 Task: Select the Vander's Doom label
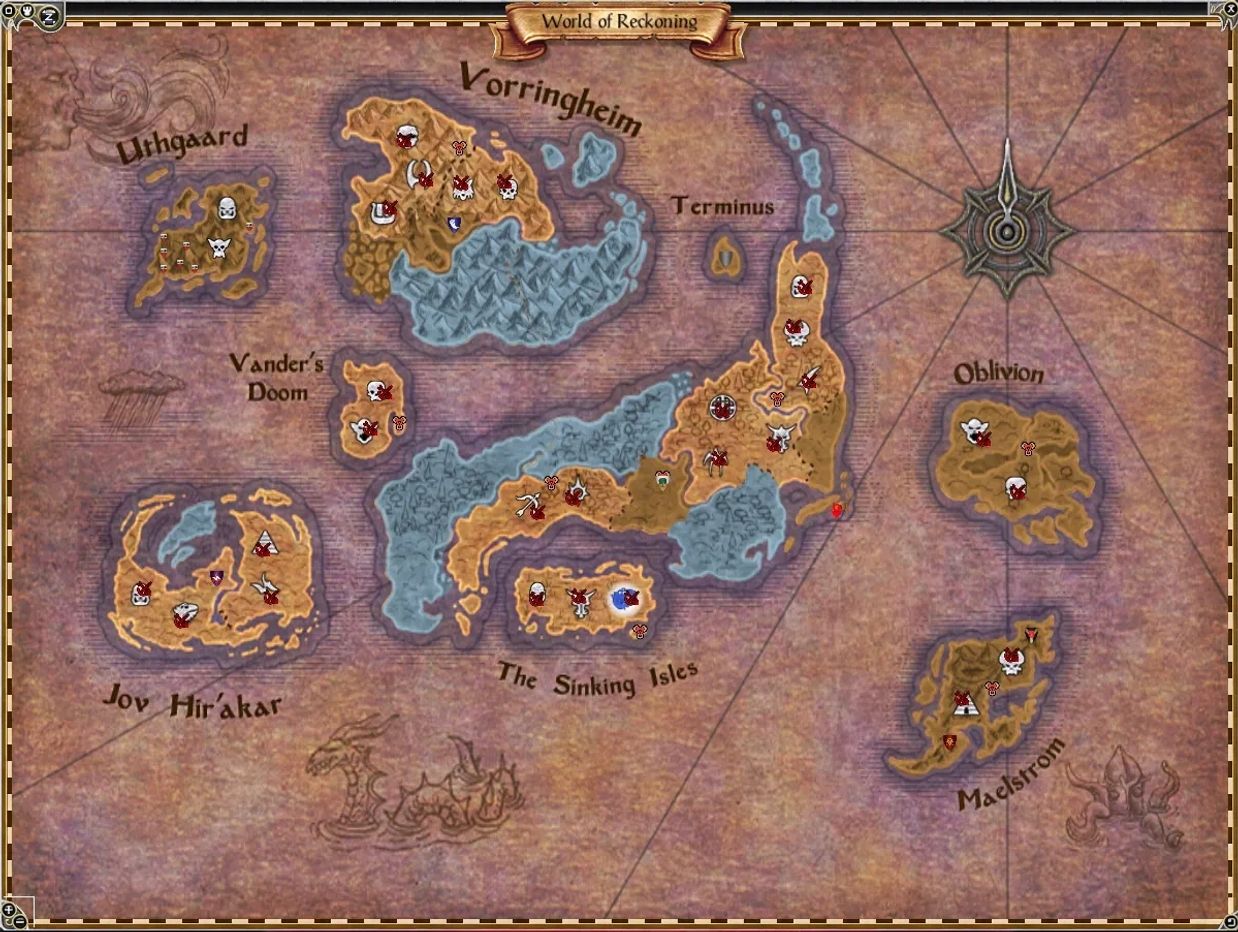(x=276, y=377)
